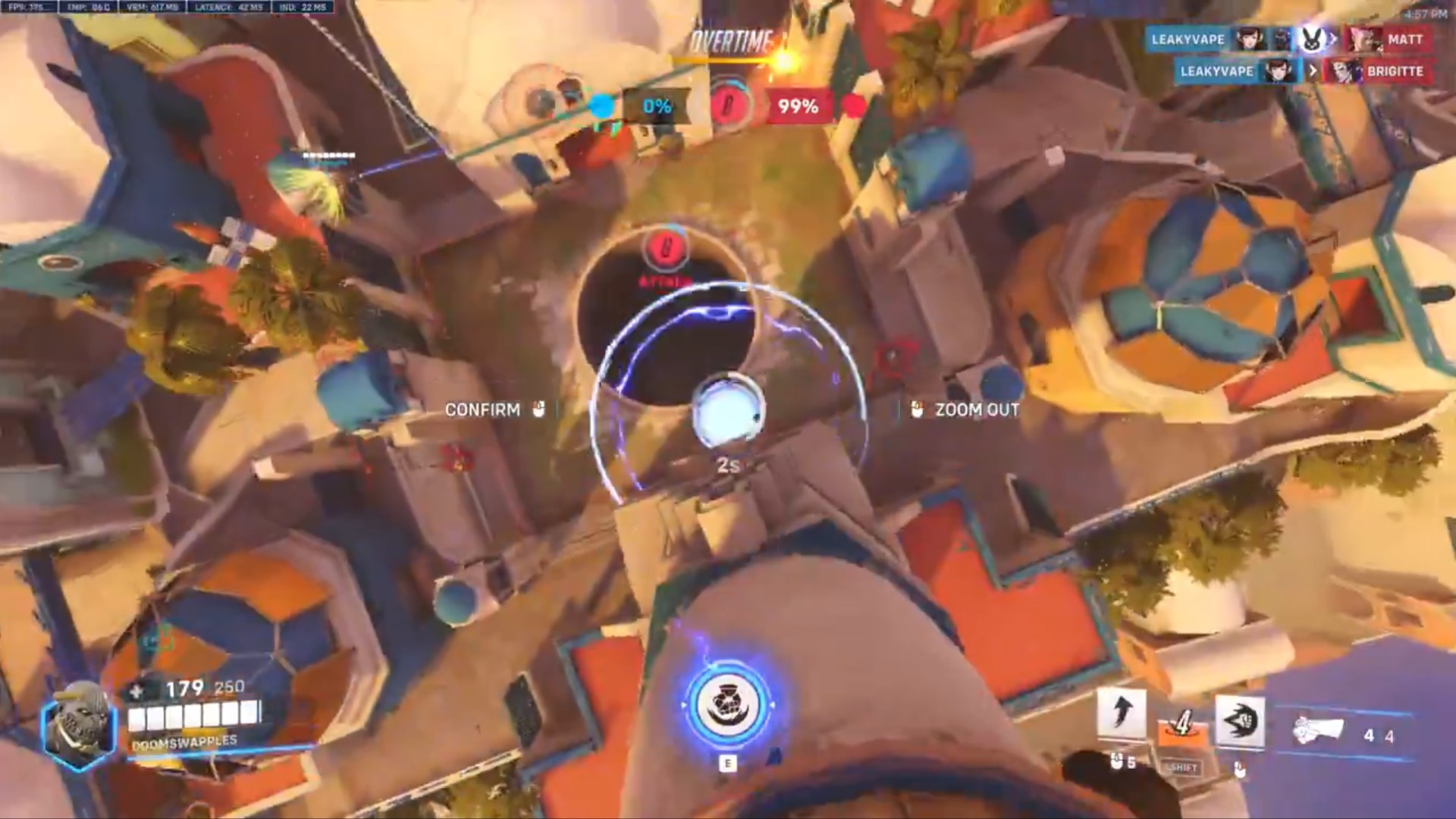Click the ZOOM OUT button

(x=975, y=410)
